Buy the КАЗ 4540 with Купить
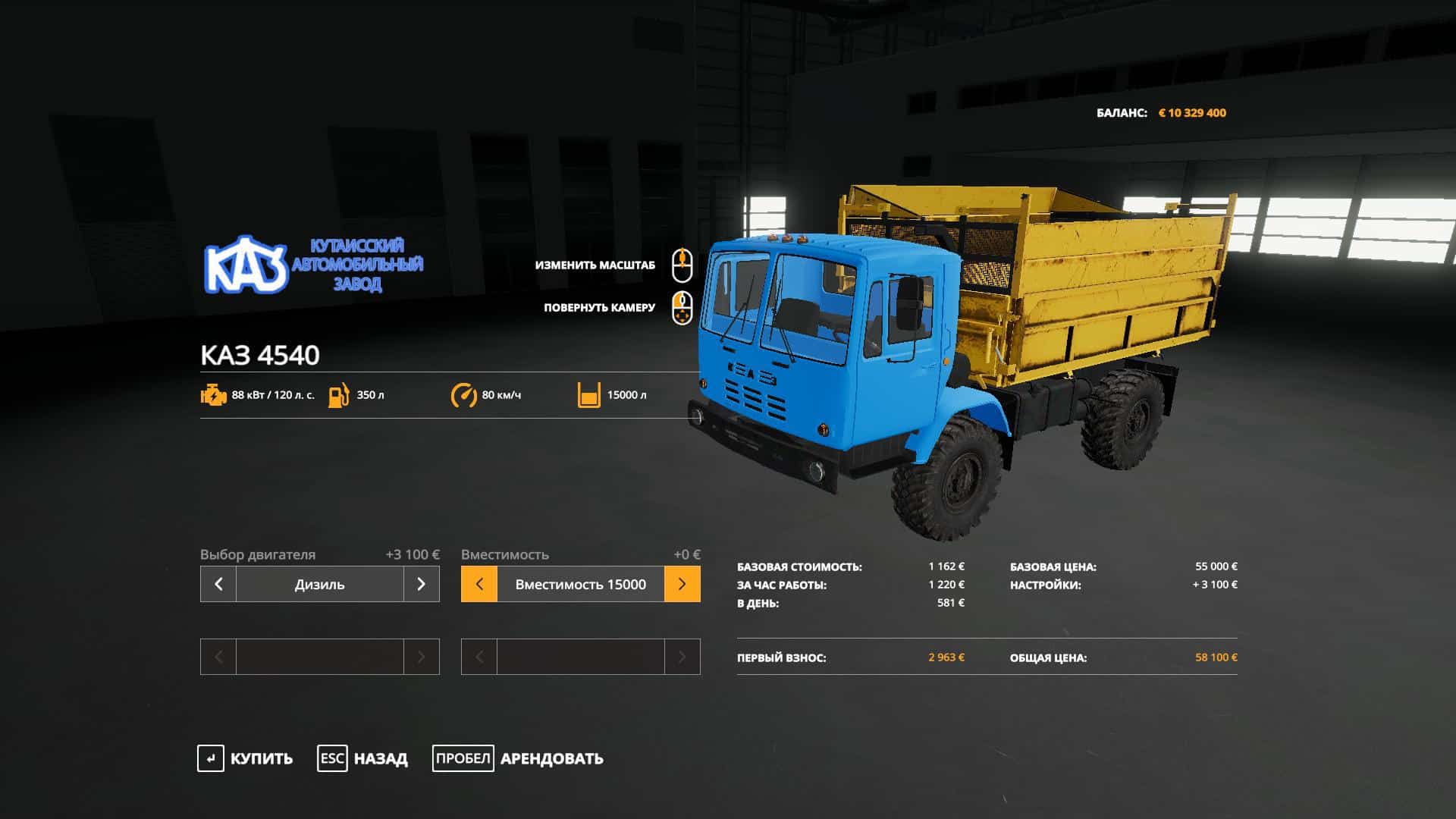1456x819 pixels. (246, 758)
